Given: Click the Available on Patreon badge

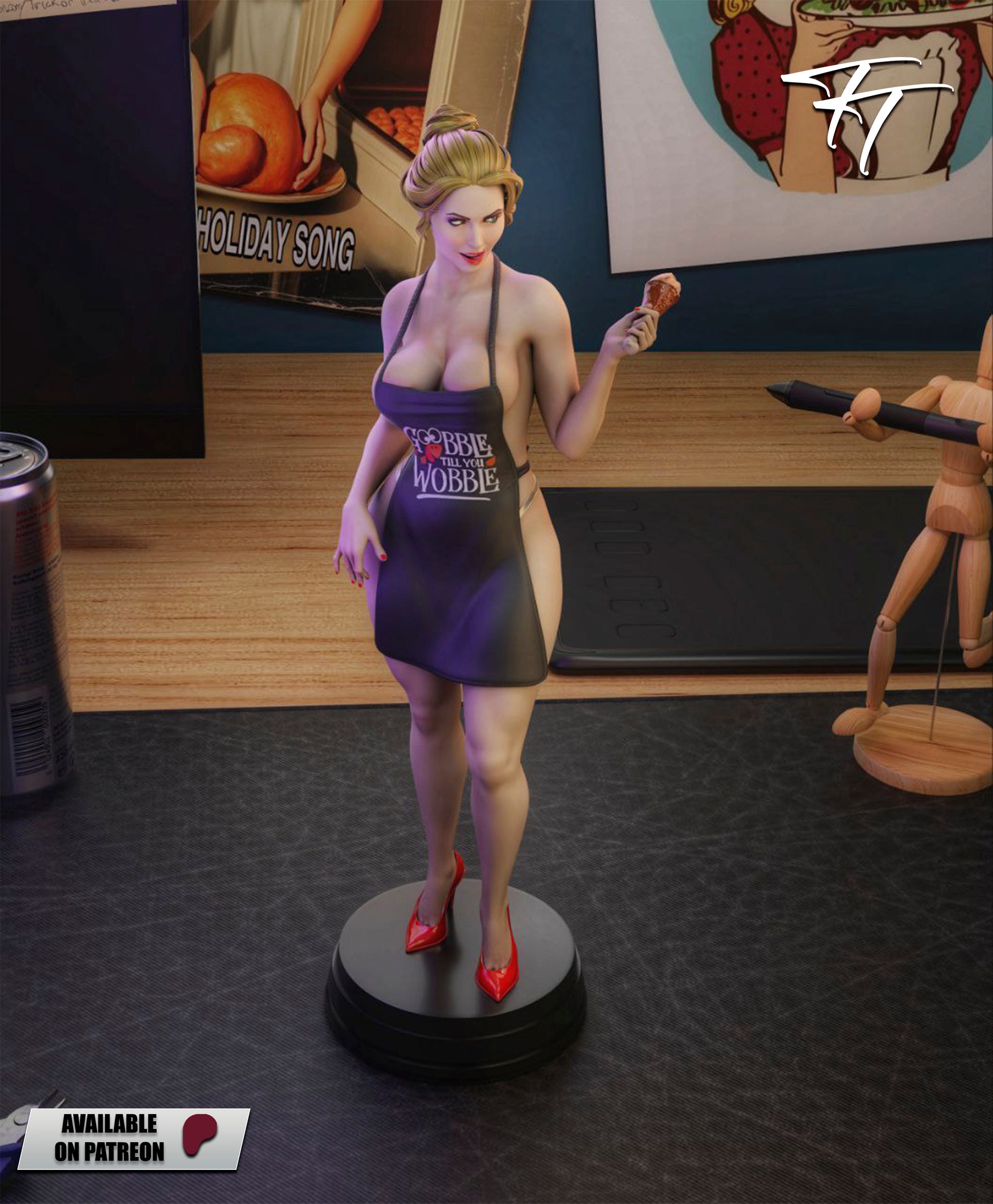Looking at the screenshot, I should click(x=134, y=1138).
